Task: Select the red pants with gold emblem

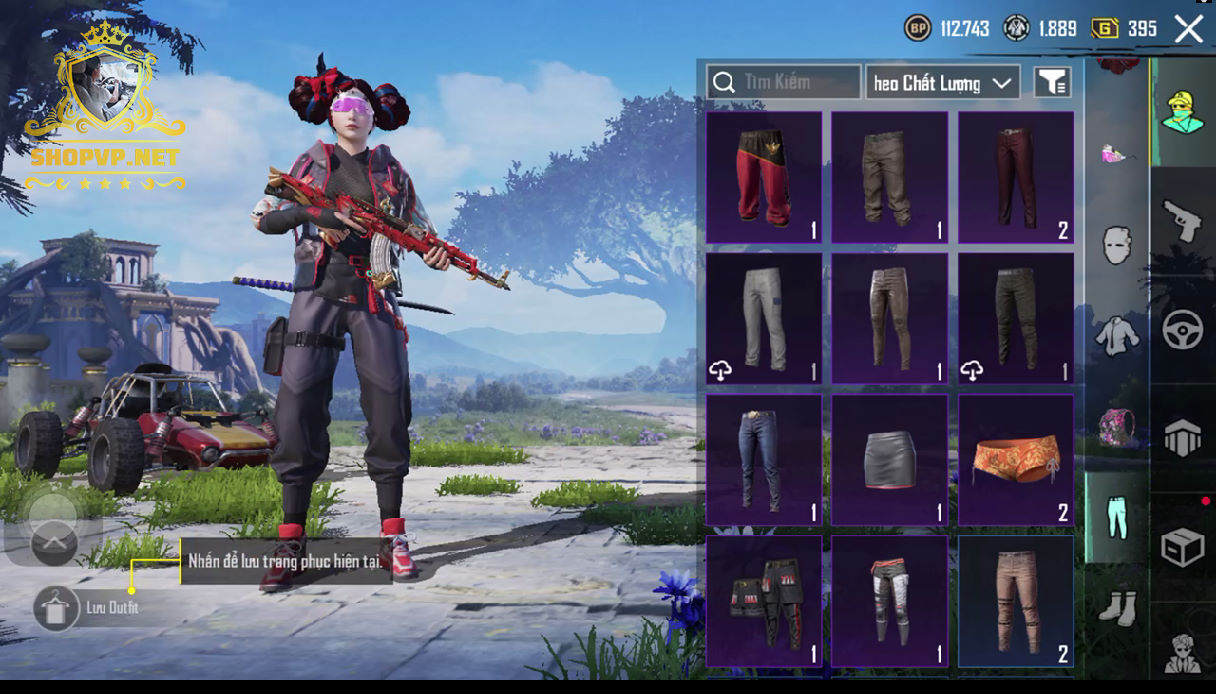Action: point(764,177)
